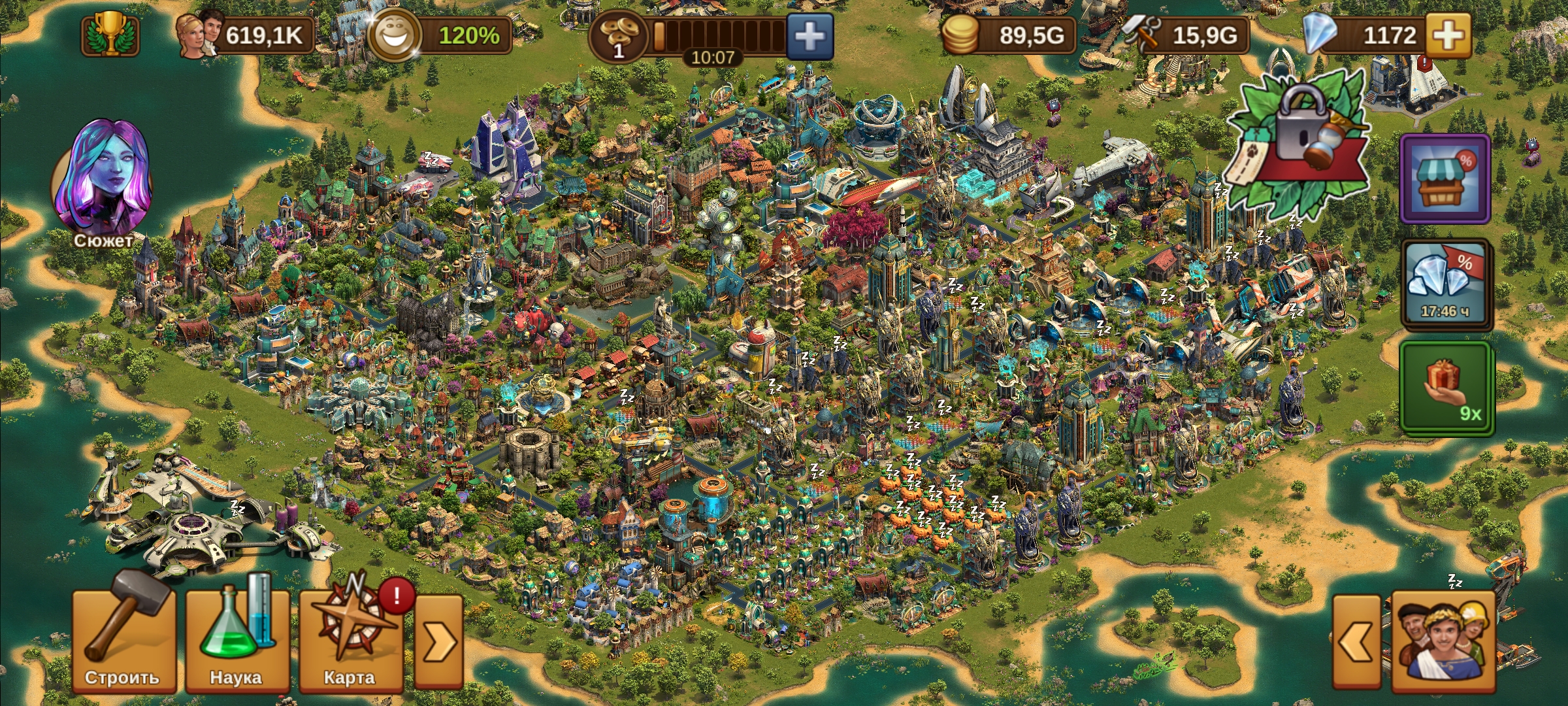The width and height of the screenshot is (1568, 706).
Task: Open the discount shop stall offer
Action: (x=1445, y=178)
